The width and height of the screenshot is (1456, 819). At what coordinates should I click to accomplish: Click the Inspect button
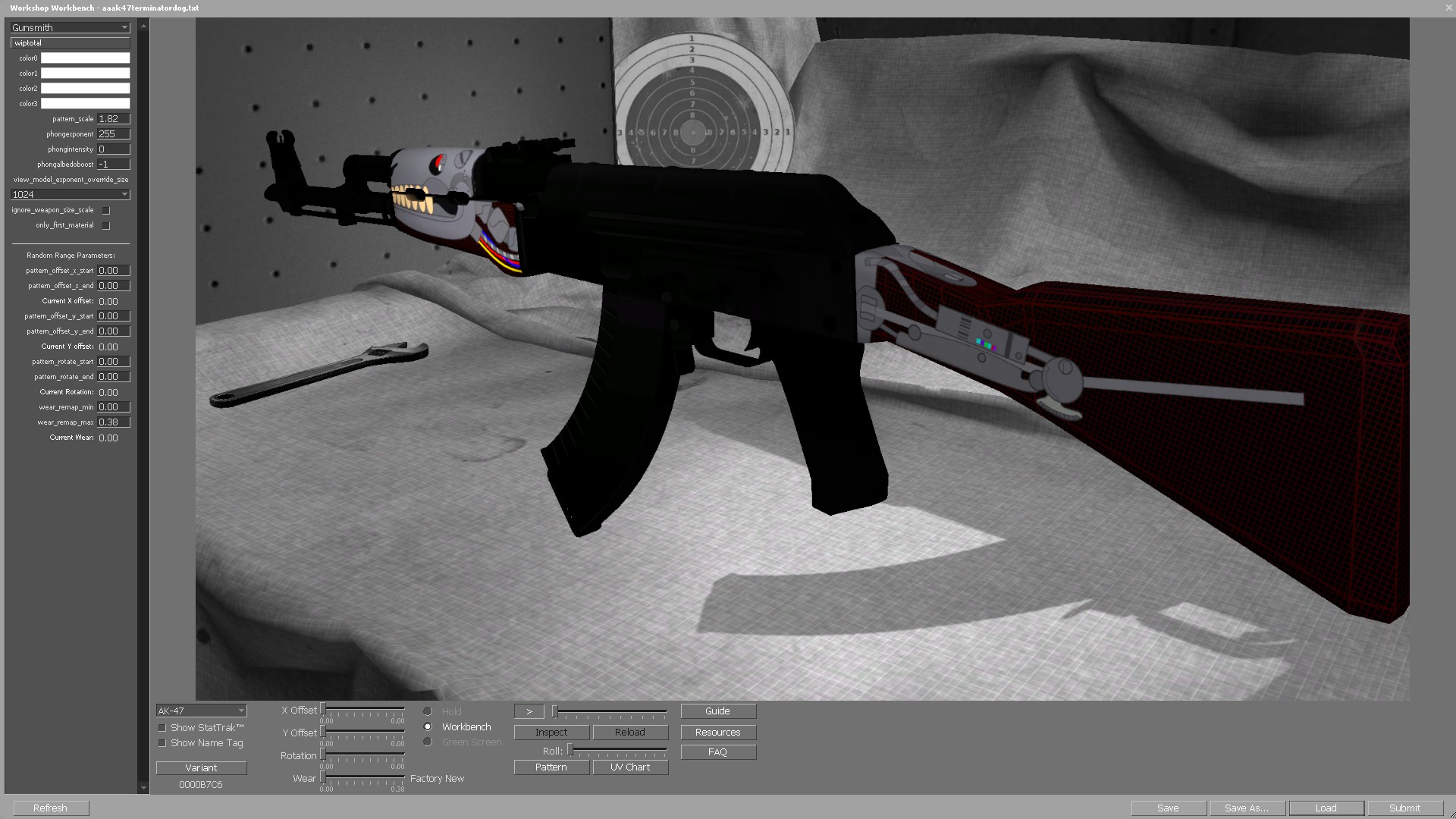tap(551, 732)
